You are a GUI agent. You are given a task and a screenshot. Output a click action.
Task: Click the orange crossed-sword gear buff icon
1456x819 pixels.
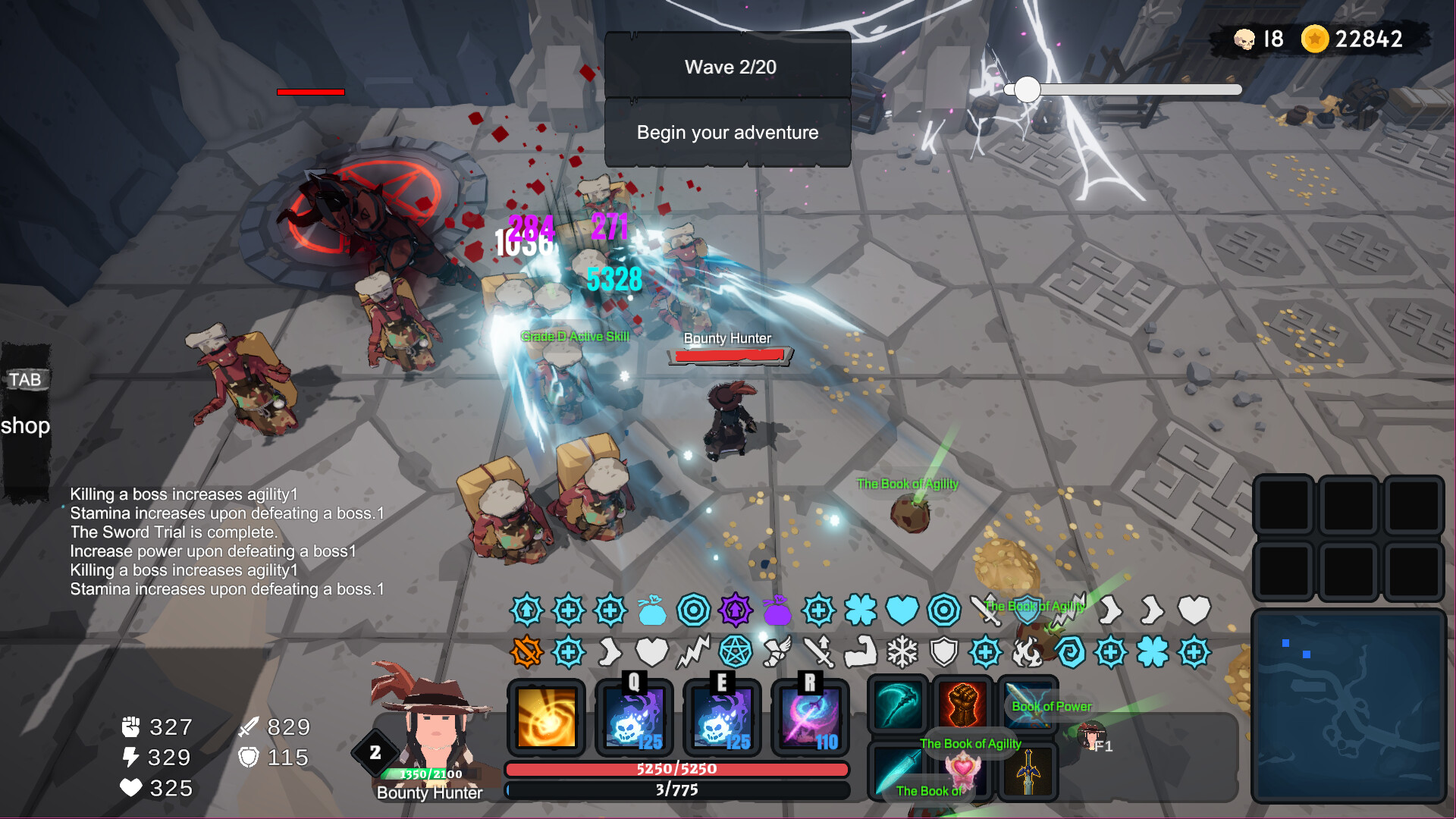[527, 652]
